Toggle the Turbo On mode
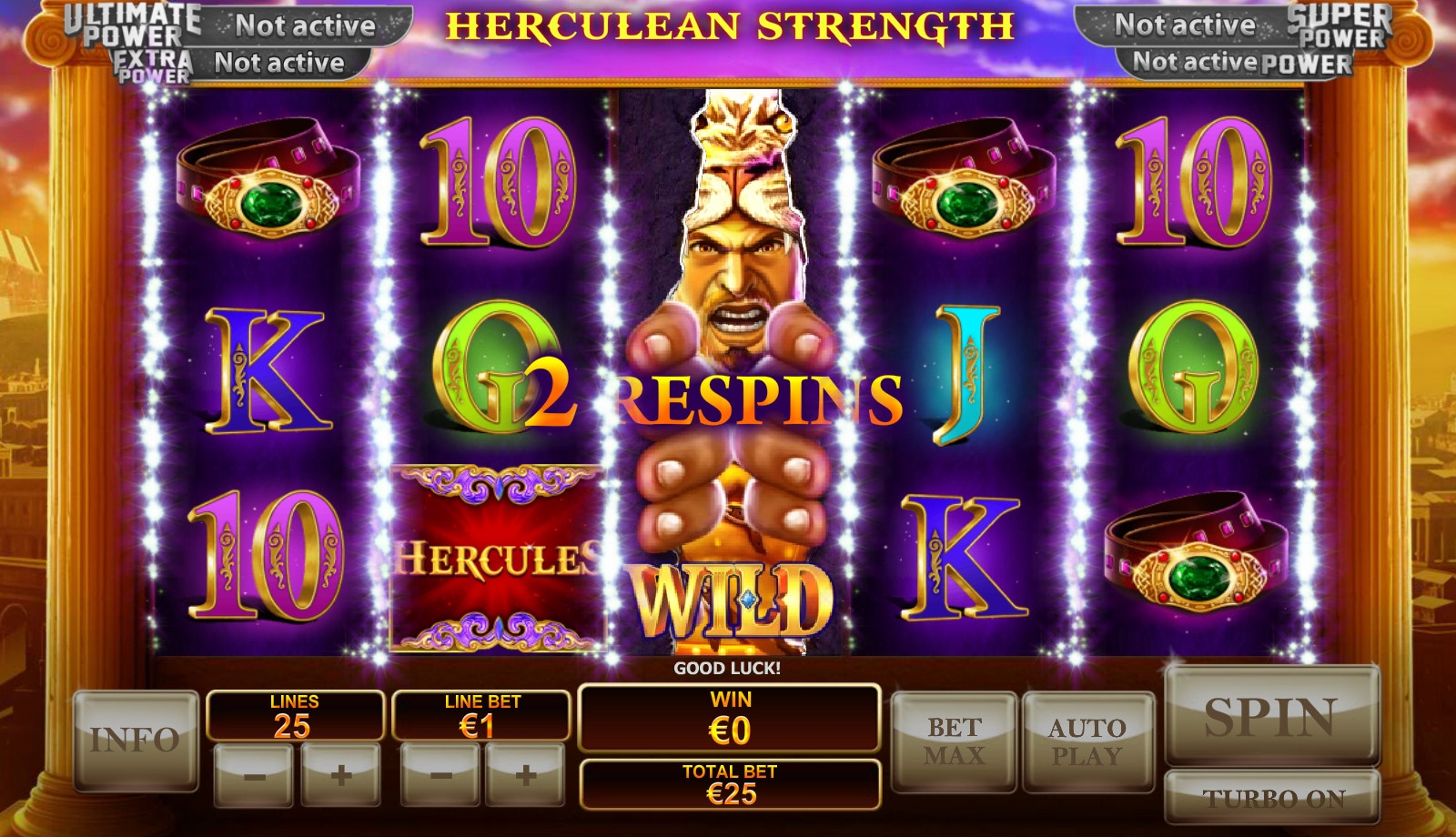Viewport: 1456px width, 837px height. (x=1273, y=798)
